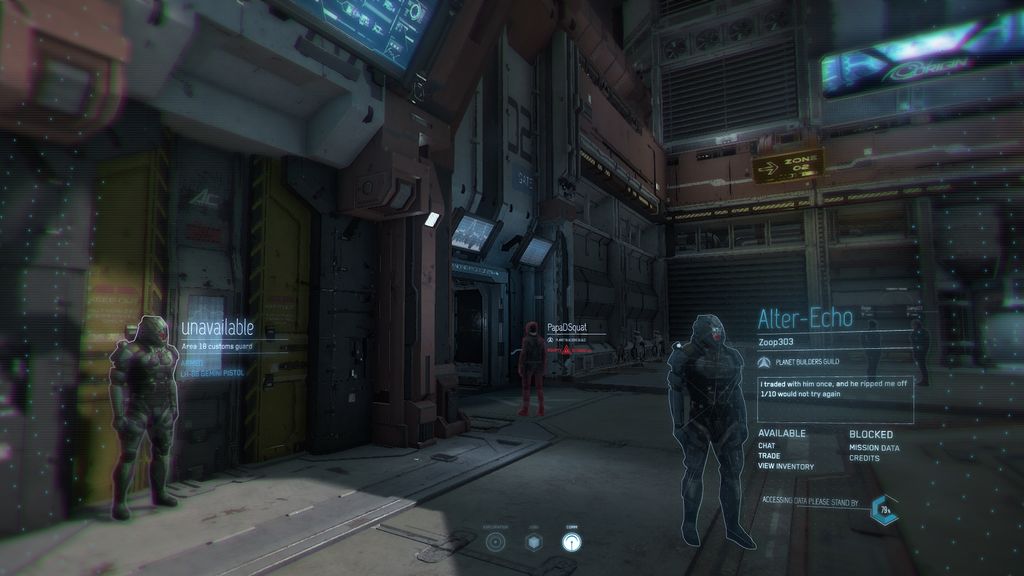Click the blocked Mission Data entry
The width and height of the screenshot is (1024, 576).
875,448
